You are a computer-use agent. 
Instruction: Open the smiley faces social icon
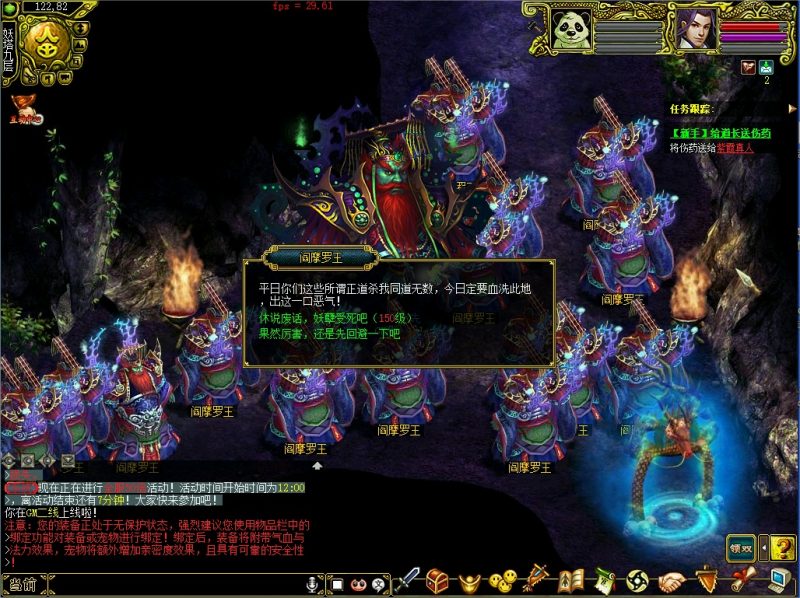503,579
